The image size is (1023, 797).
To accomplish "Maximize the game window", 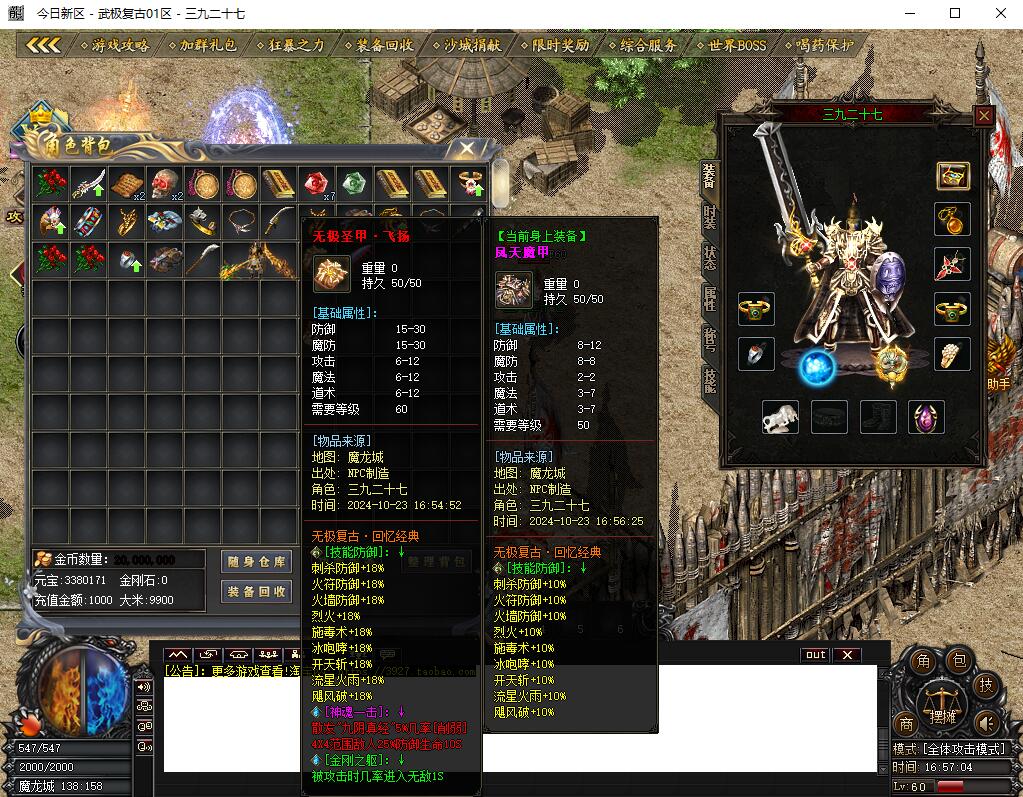I will 955,14.
